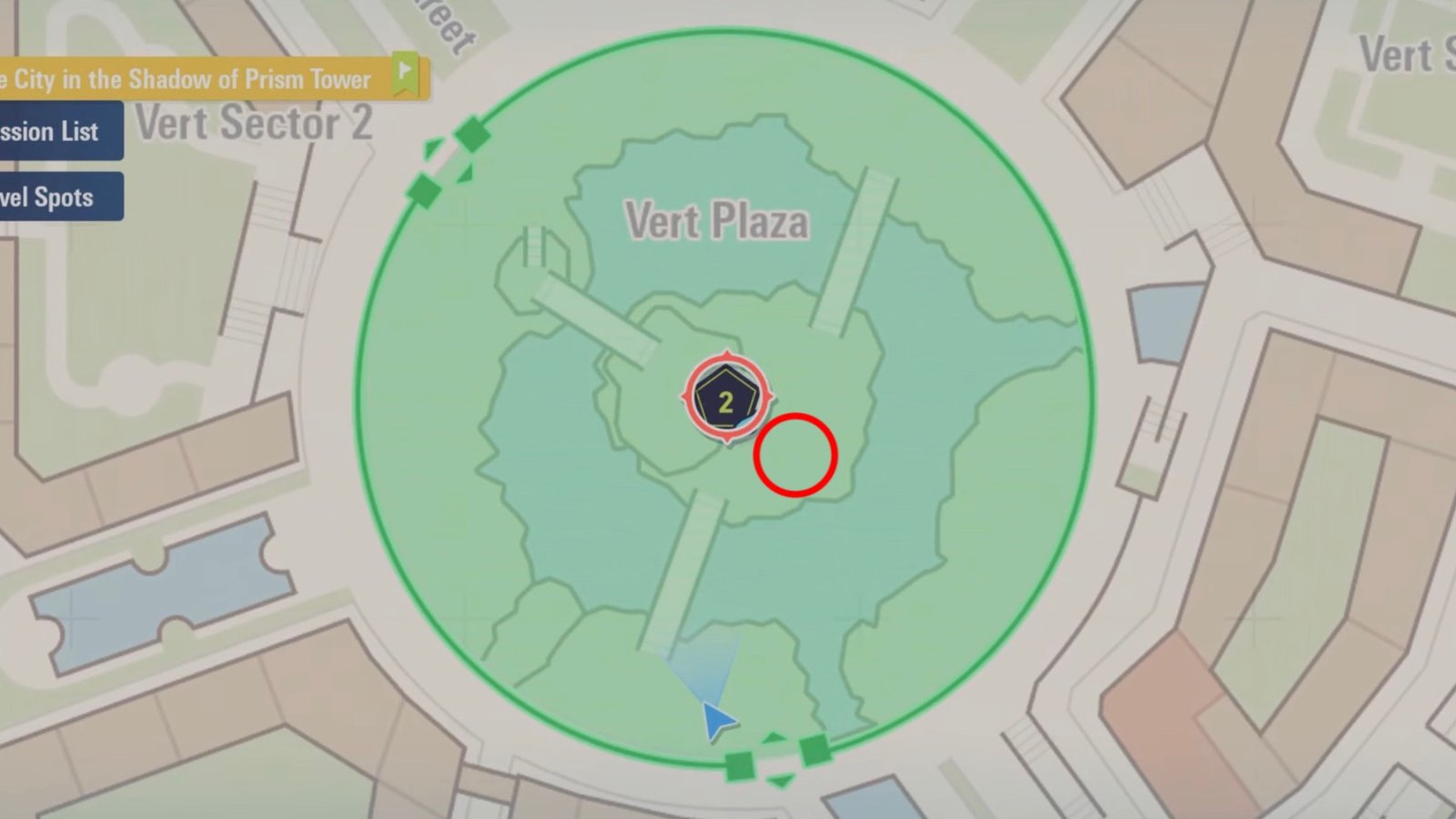Select the mission banner City in the Shadow of Prism Tower
The image size is (1456, 819).
[x=191, y=79]
